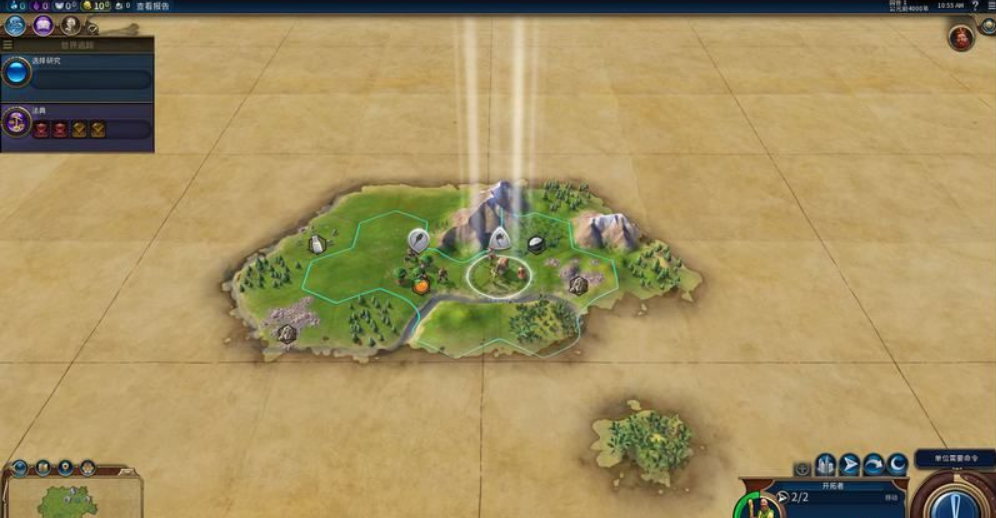
Task: Open the 查看报告 reports link
Action: [153, 6]
